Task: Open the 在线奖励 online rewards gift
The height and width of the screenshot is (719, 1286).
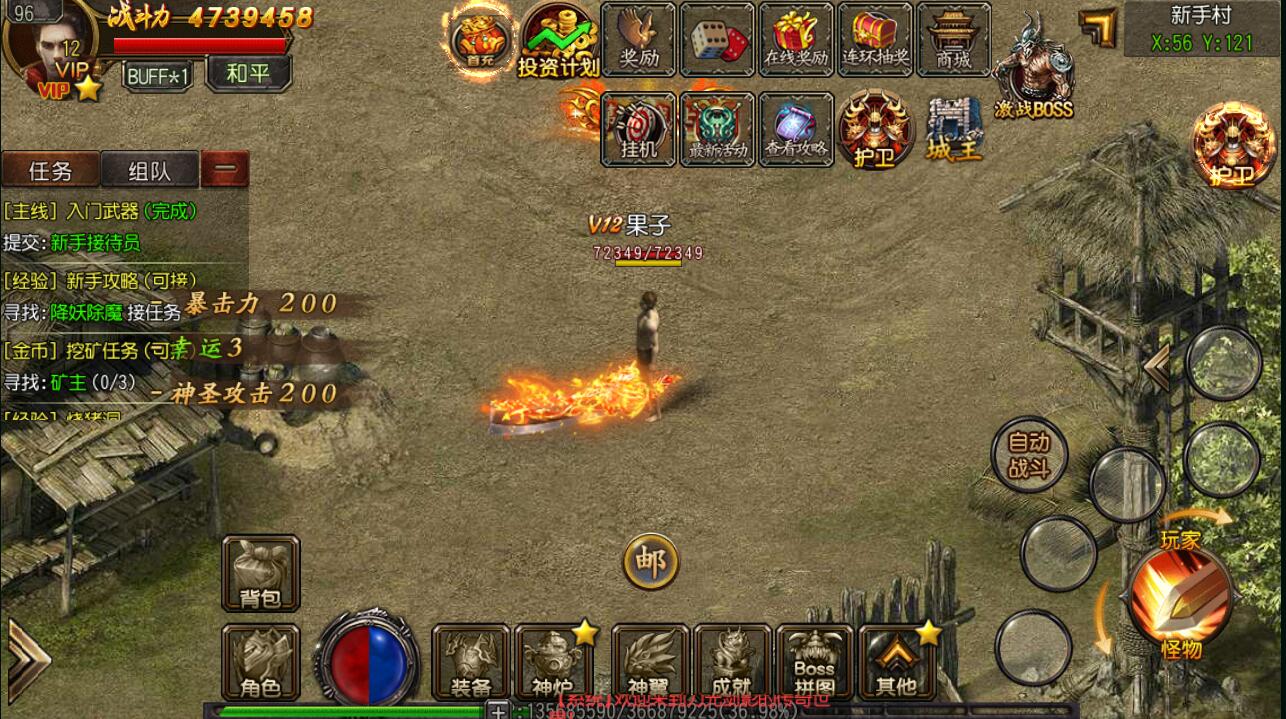Action: click(x=796, y=40)
